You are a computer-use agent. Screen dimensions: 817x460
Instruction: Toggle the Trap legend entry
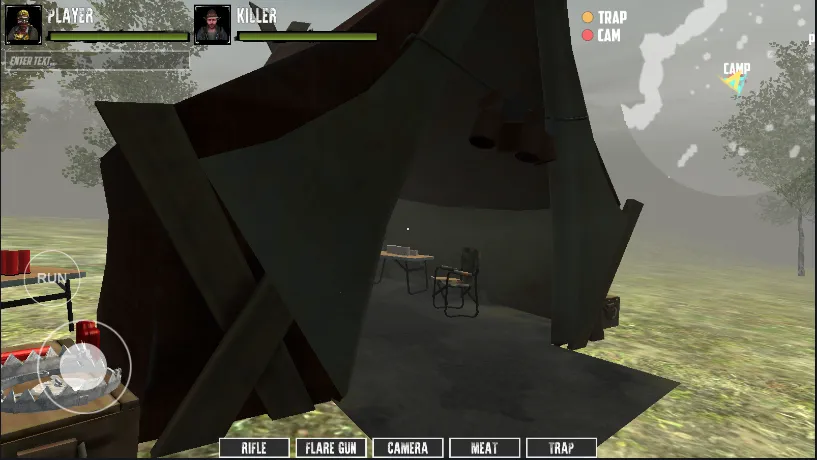(605, 17)
